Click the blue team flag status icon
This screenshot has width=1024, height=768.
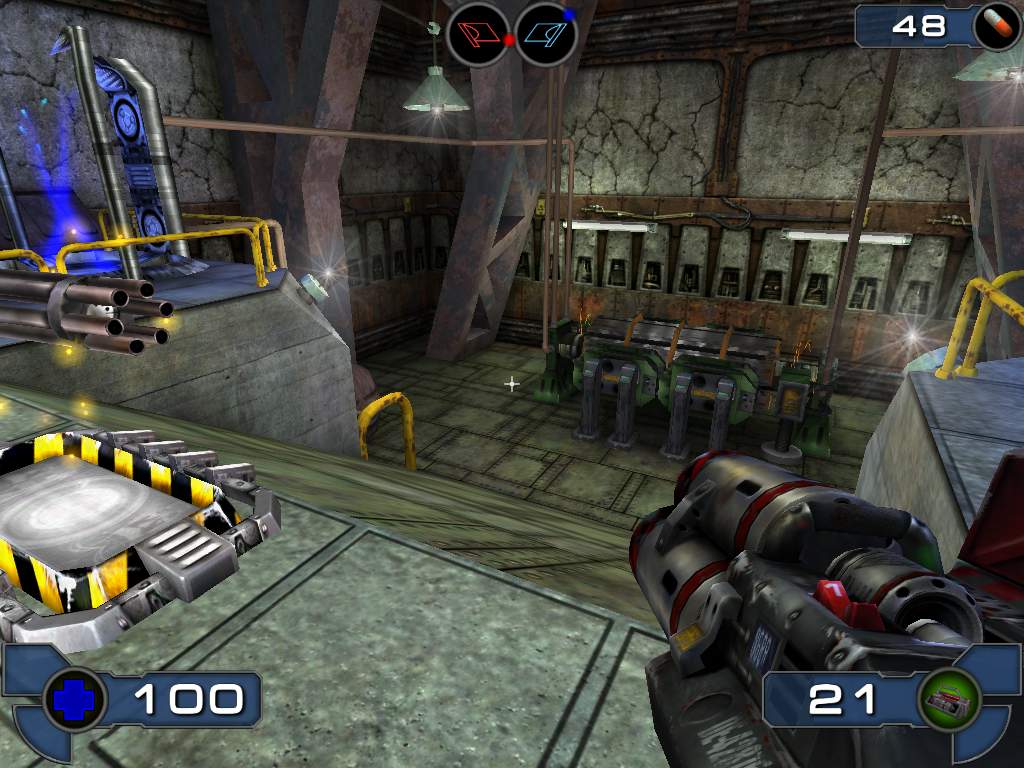(x=546, y=34)
